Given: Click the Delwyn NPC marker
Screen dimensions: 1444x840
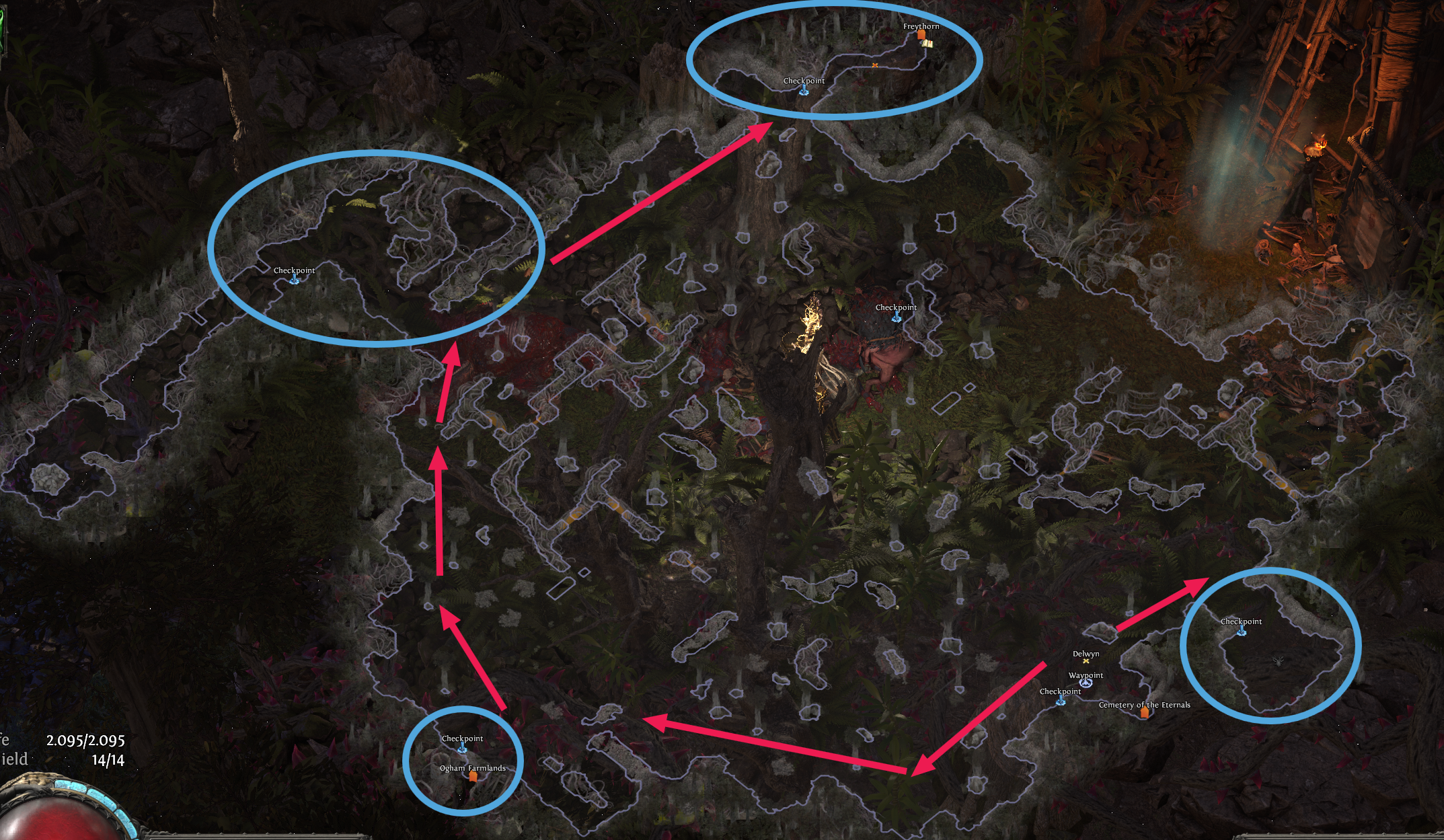Looking at the screenshot, I should (1086, 662).
